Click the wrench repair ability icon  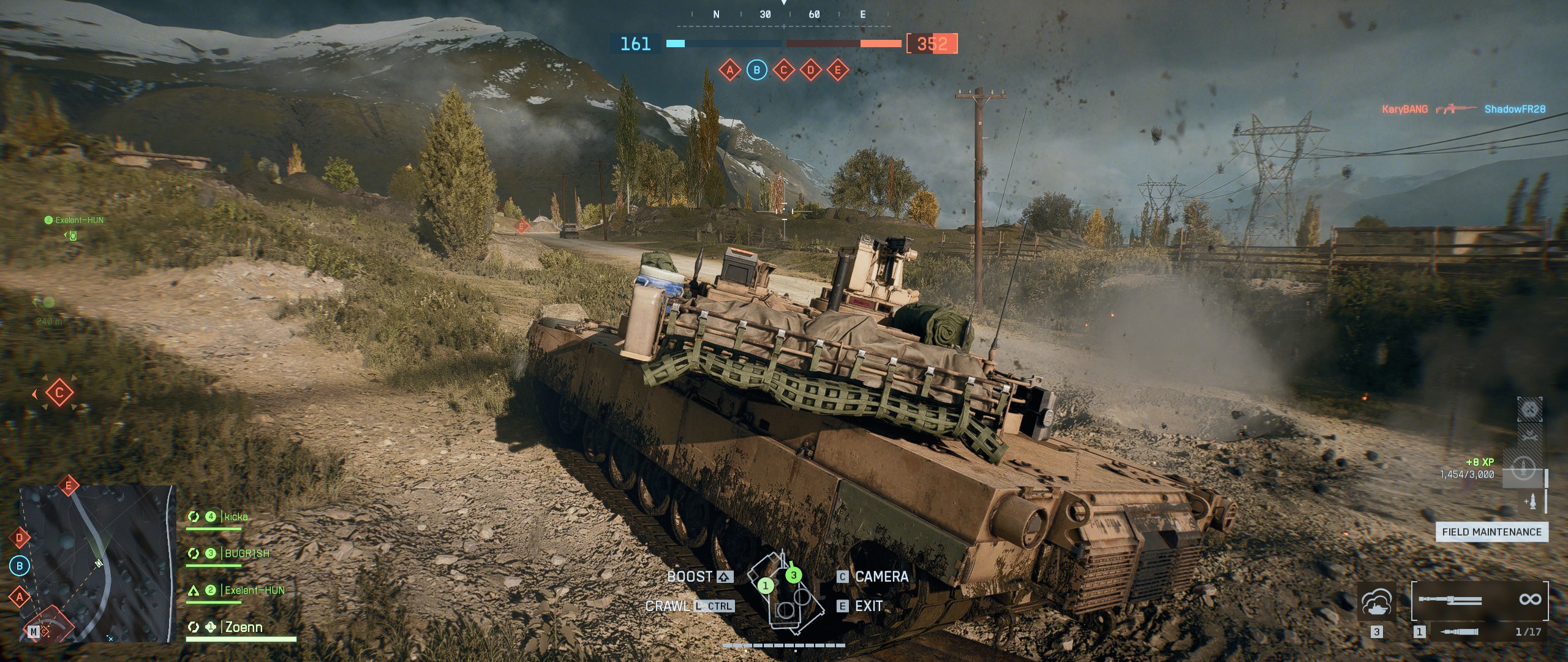click(x=1529, y=436)
